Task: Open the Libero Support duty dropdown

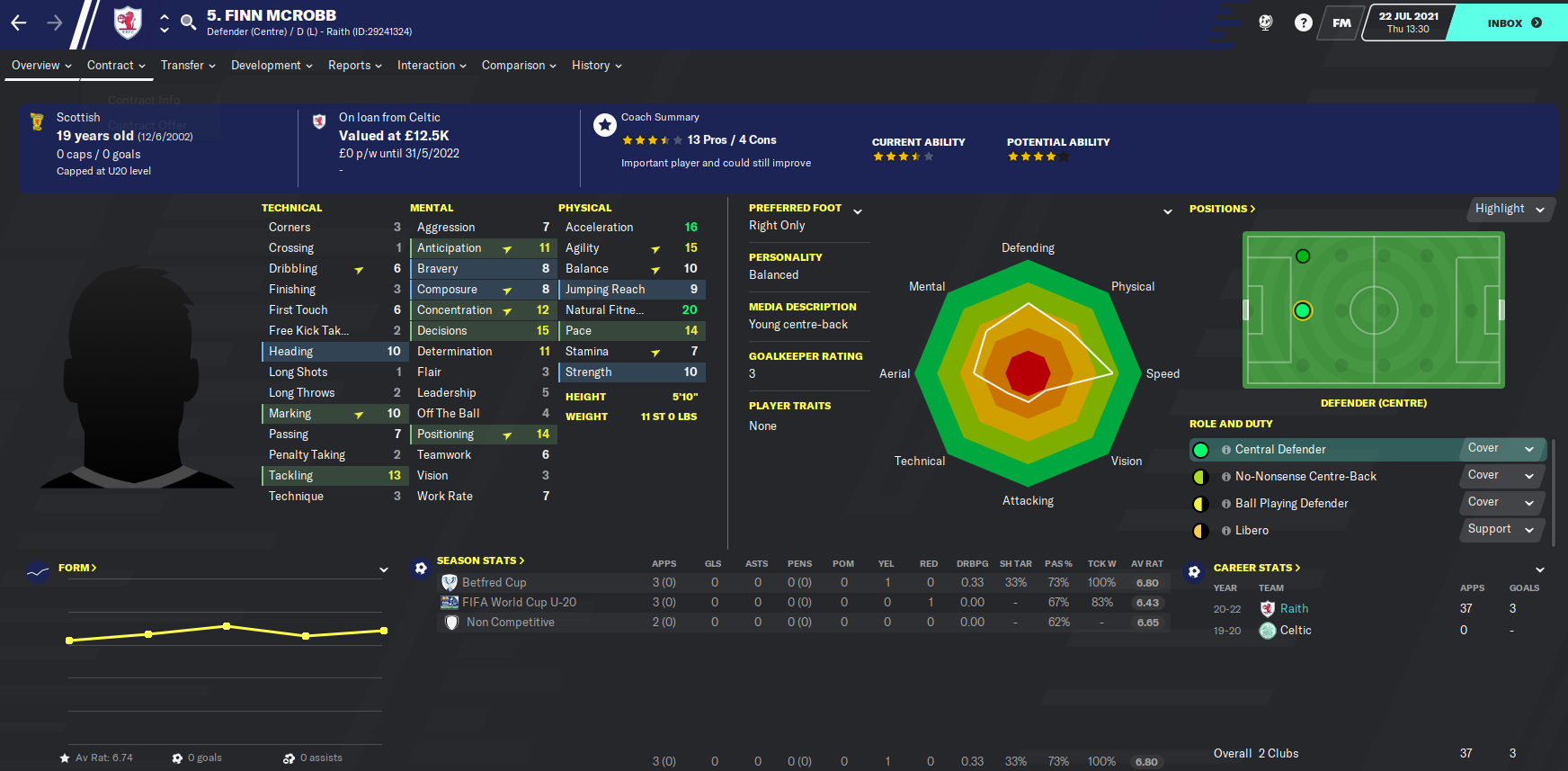Action: [x=1500, y=530]
